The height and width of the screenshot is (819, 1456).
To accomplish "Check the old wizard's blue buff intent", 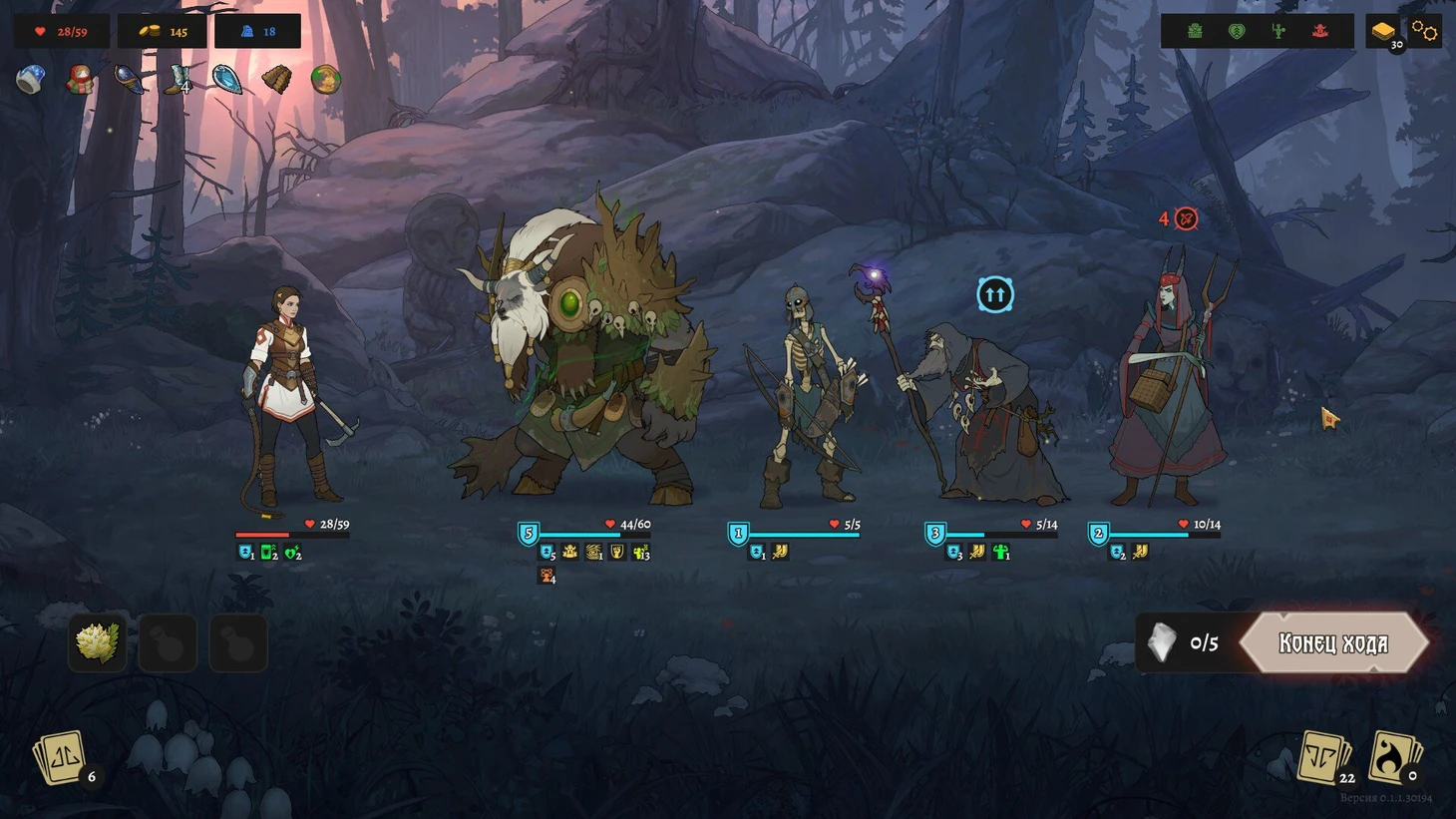I will (x=994, y=294).
